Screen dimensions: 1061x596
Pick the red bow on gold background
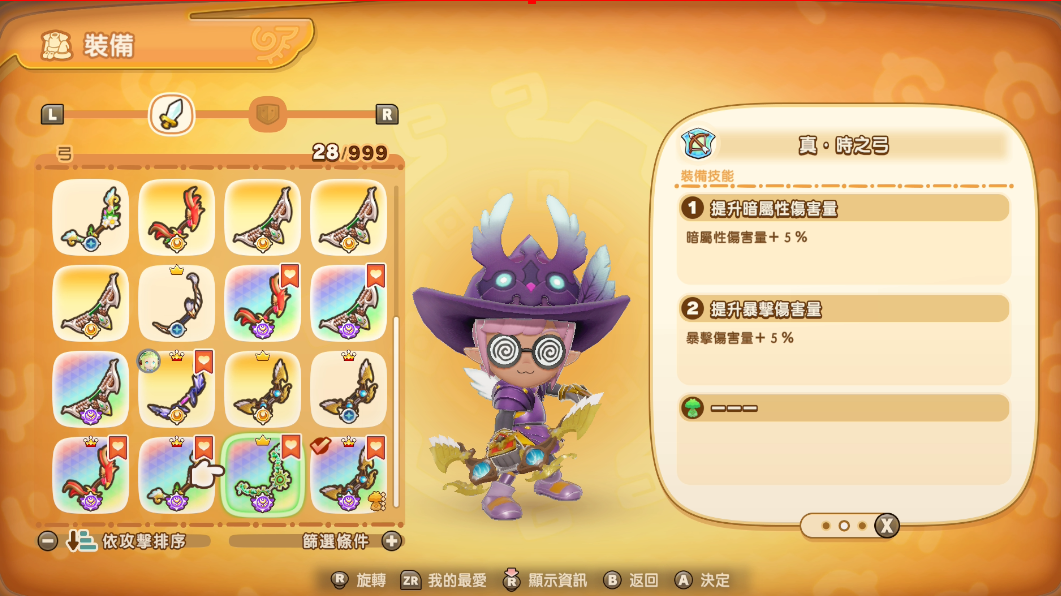[x=176, y=217]
